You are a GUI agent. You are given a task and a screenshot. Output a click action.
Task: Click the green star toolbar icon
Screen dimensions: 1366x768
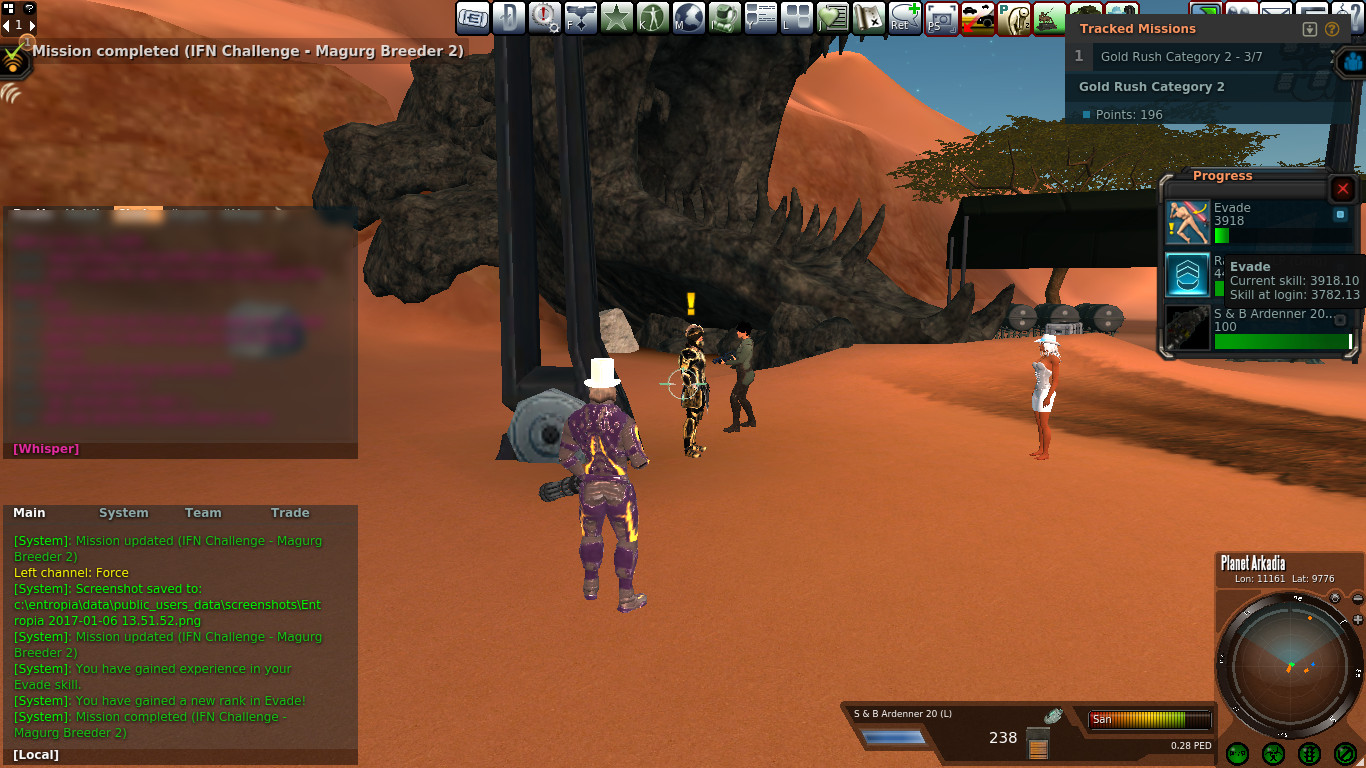pos(617,18)
